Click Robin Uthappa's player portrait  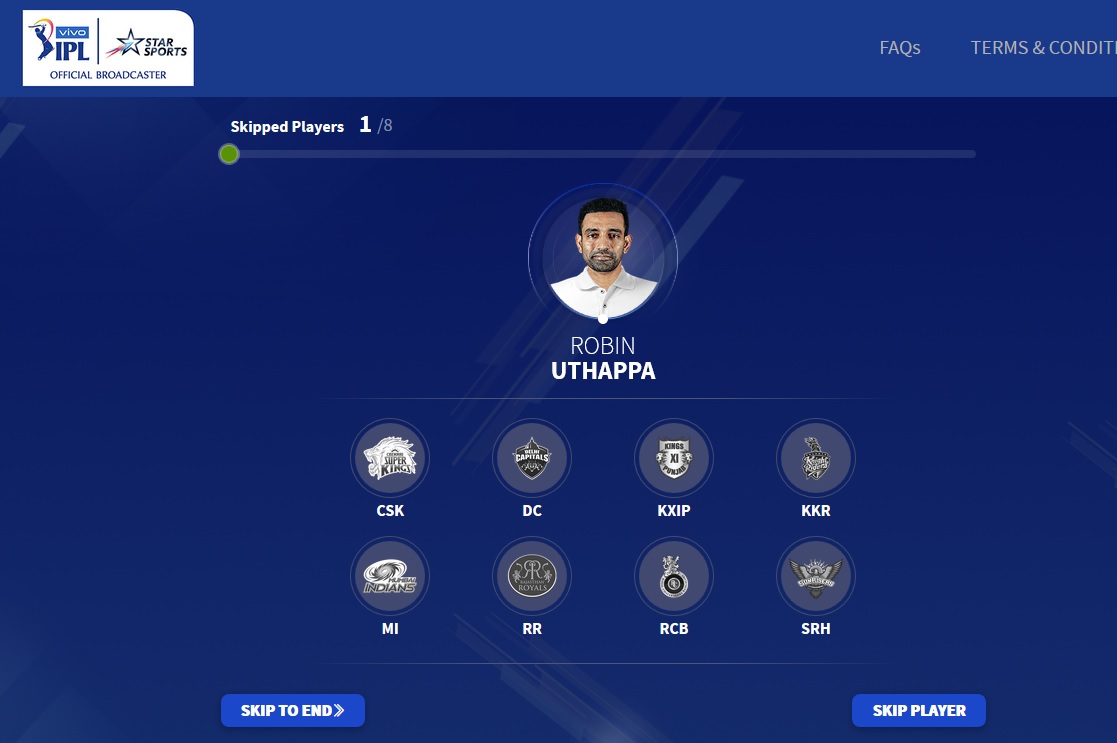603,257
